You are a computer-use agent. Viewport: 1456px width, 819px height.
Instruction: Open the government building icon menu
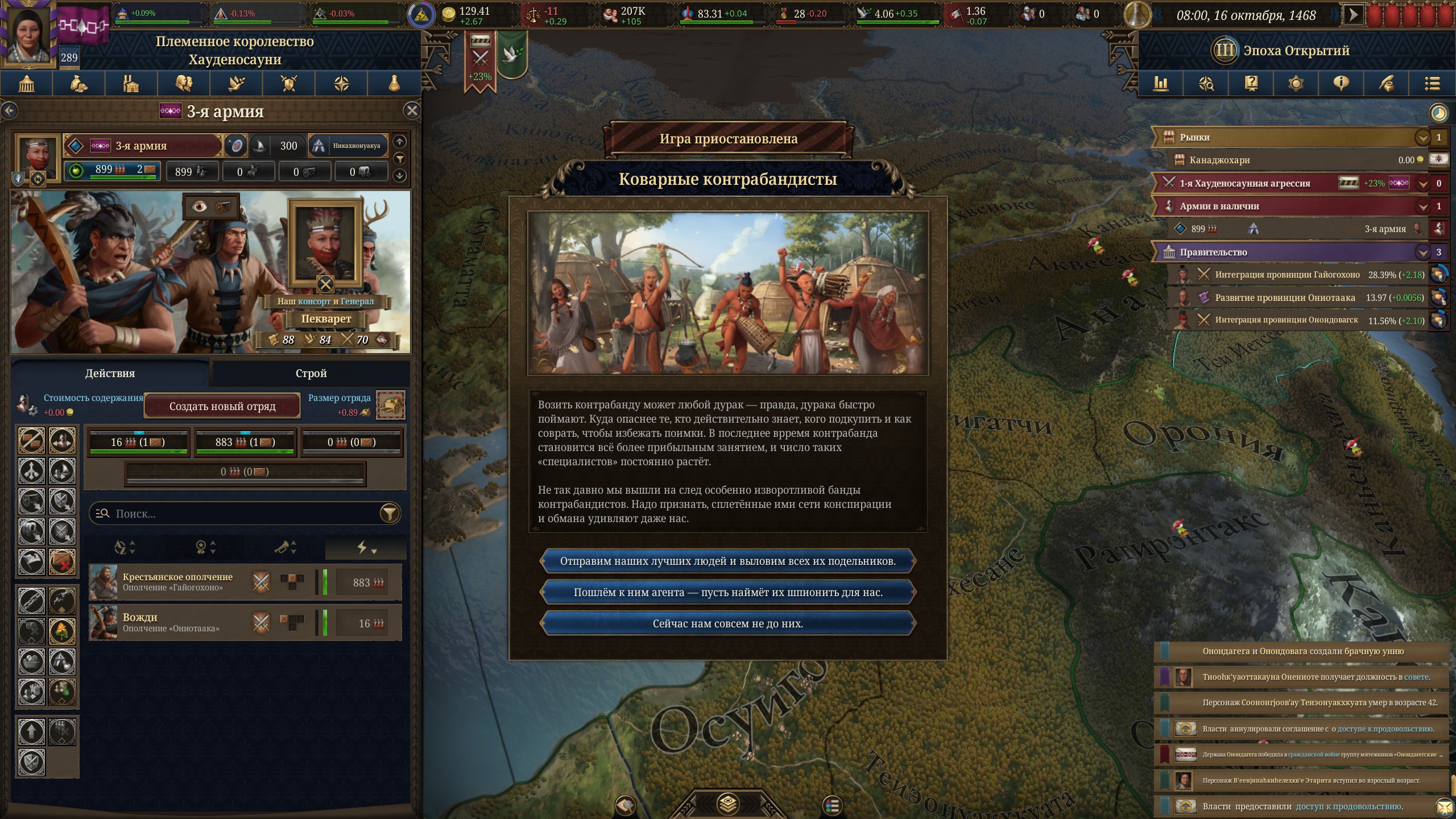(27, 84)
